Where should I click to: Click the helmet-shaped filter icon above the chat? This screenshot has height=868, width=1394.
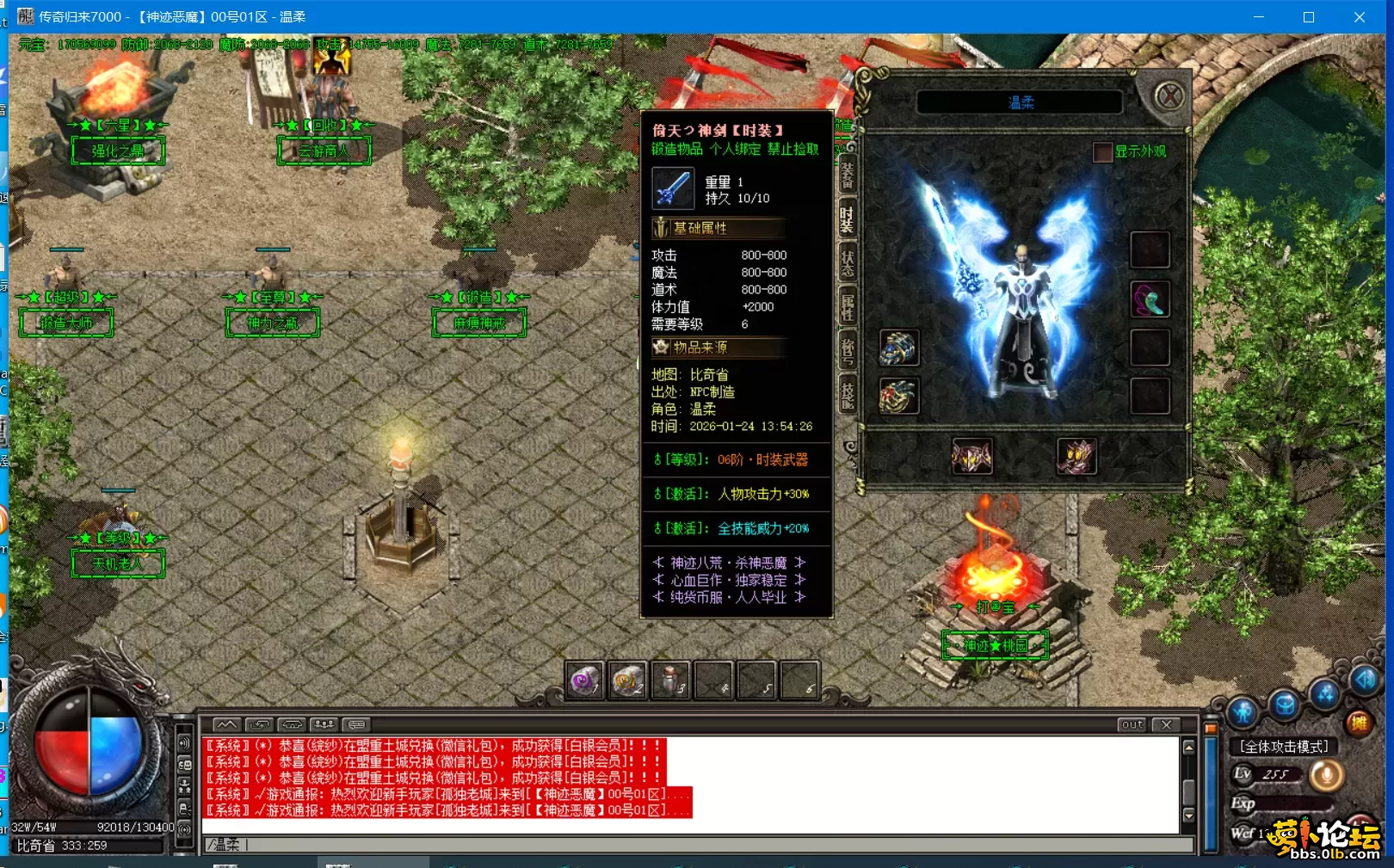pos(291,724)
